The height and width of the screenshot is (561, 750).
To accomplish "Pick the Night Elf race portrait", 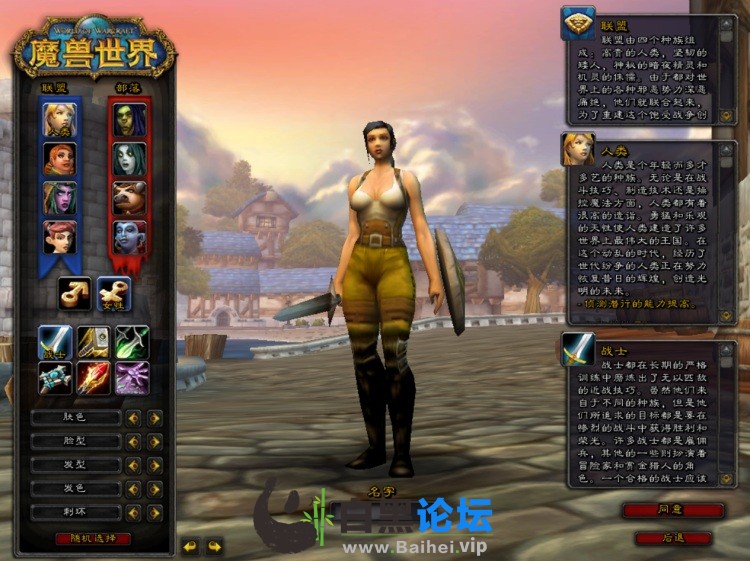I will 59,197.
